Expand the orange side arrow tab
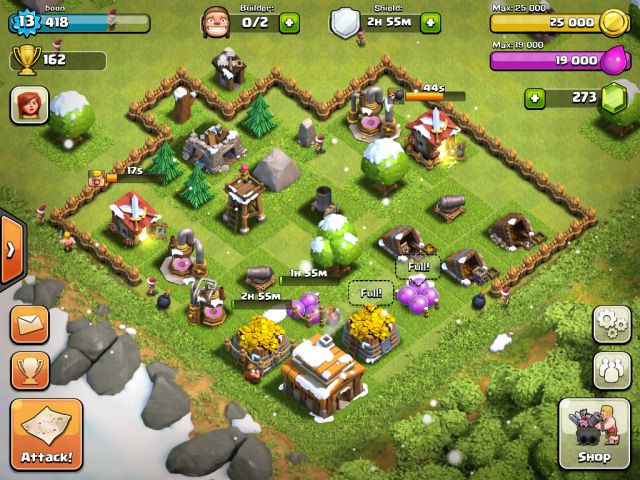 [x=10, y=250]
